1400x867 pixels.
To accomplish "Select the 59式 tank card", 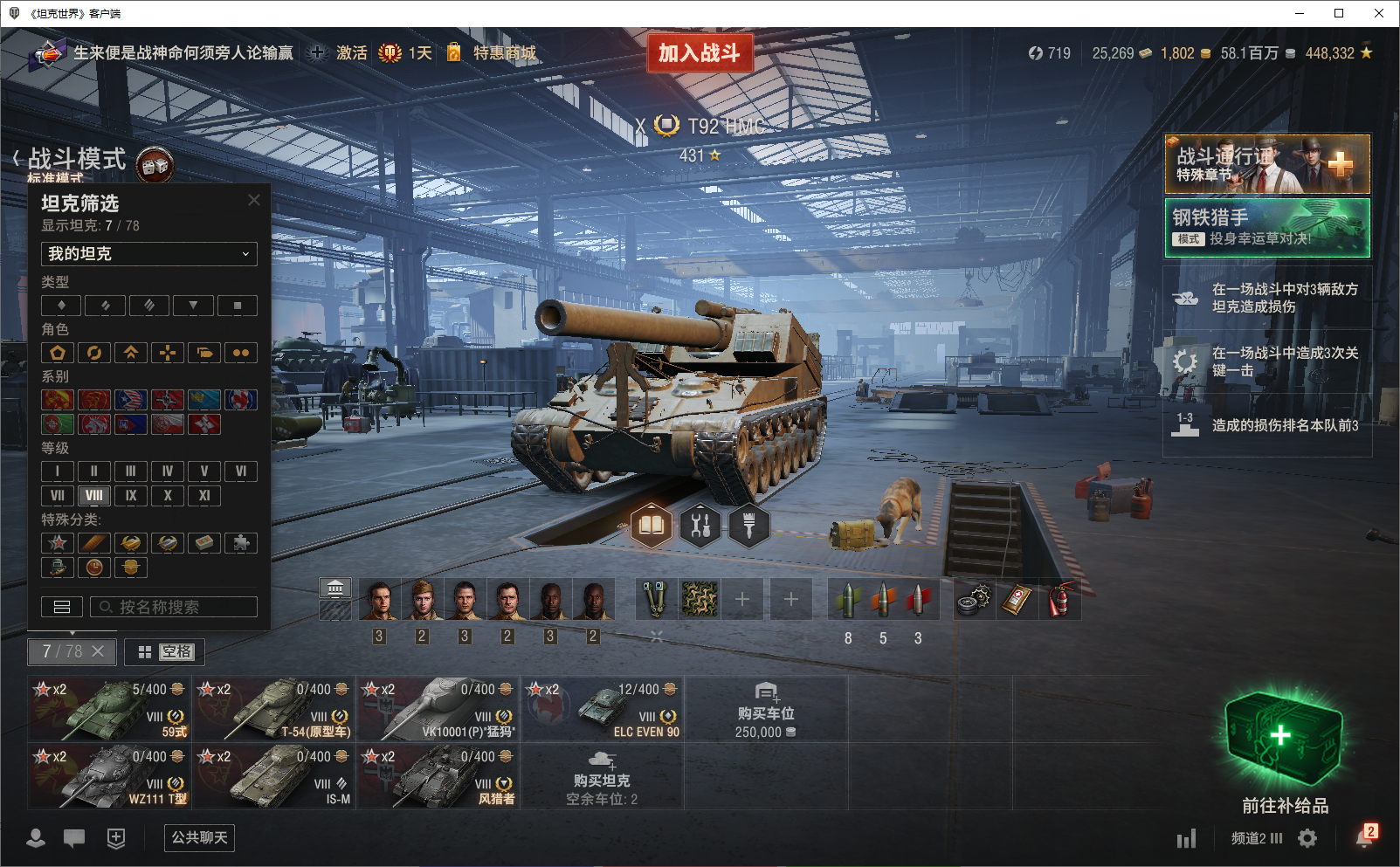I will click(x=108, y=709).
